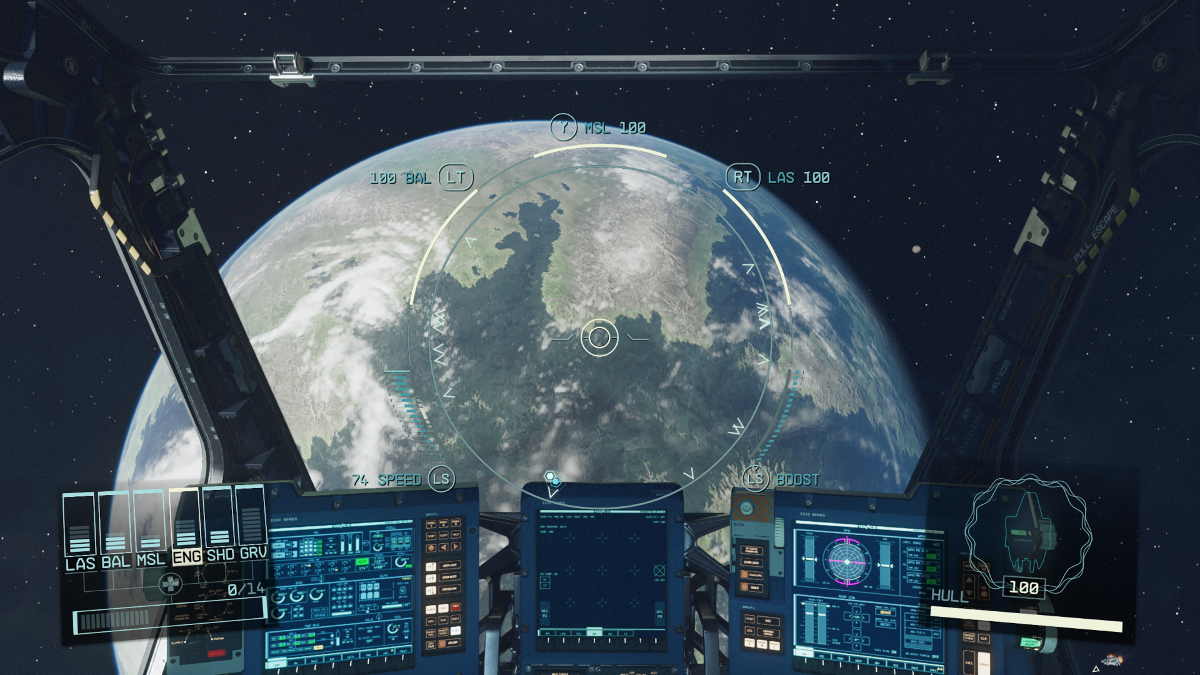Pick the GRV grav drive power column
The image size is (1200, 675).
point(253,525)
